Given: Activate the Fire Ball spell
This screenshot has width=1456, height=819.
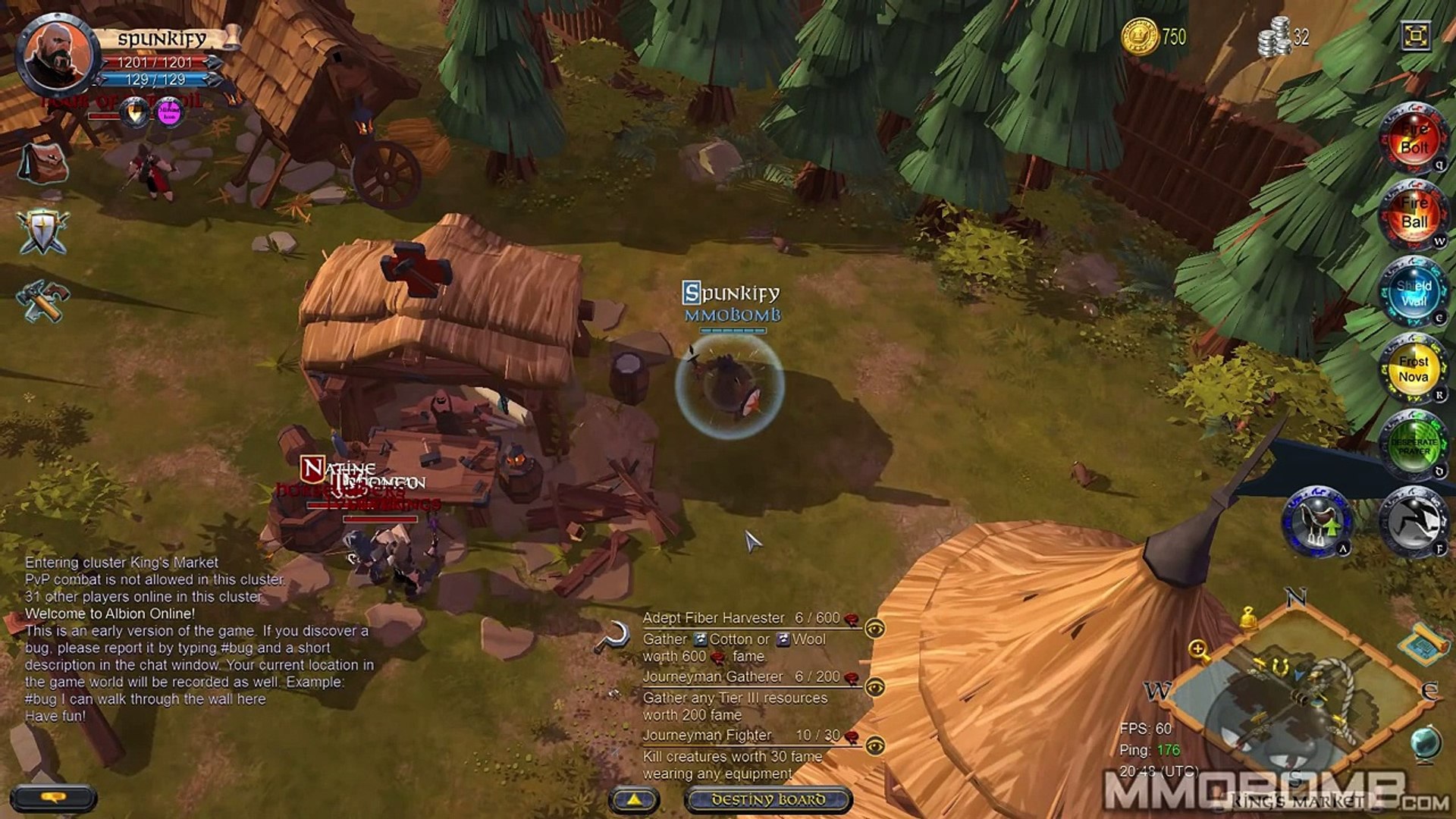Looking at the screenshot, I should [1414, 215].
